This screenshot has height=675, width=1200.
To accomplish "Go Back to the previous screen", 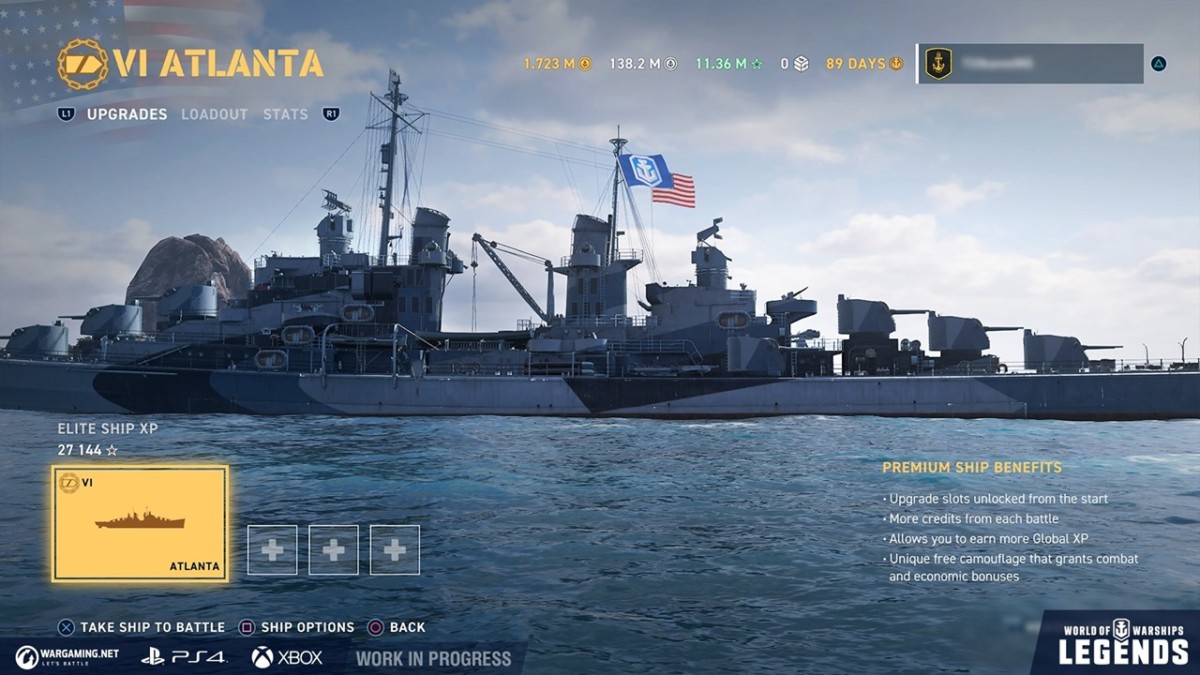I will click(x=397, y=627).
